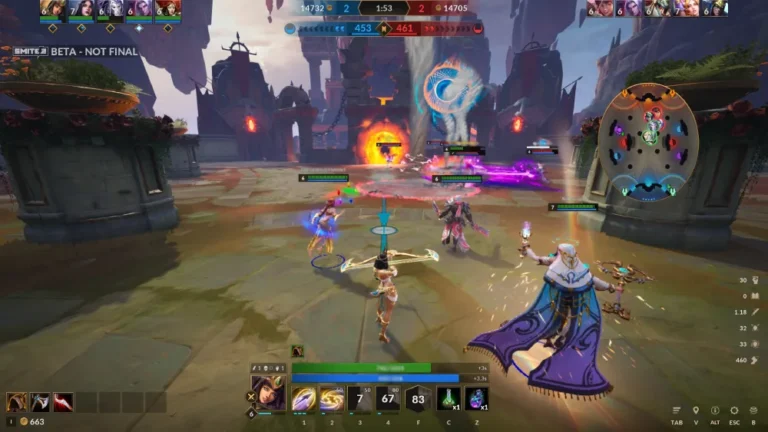The image size is (768, 432).
Task: Select the third ability showing cooldown 7
Action: 360,399
